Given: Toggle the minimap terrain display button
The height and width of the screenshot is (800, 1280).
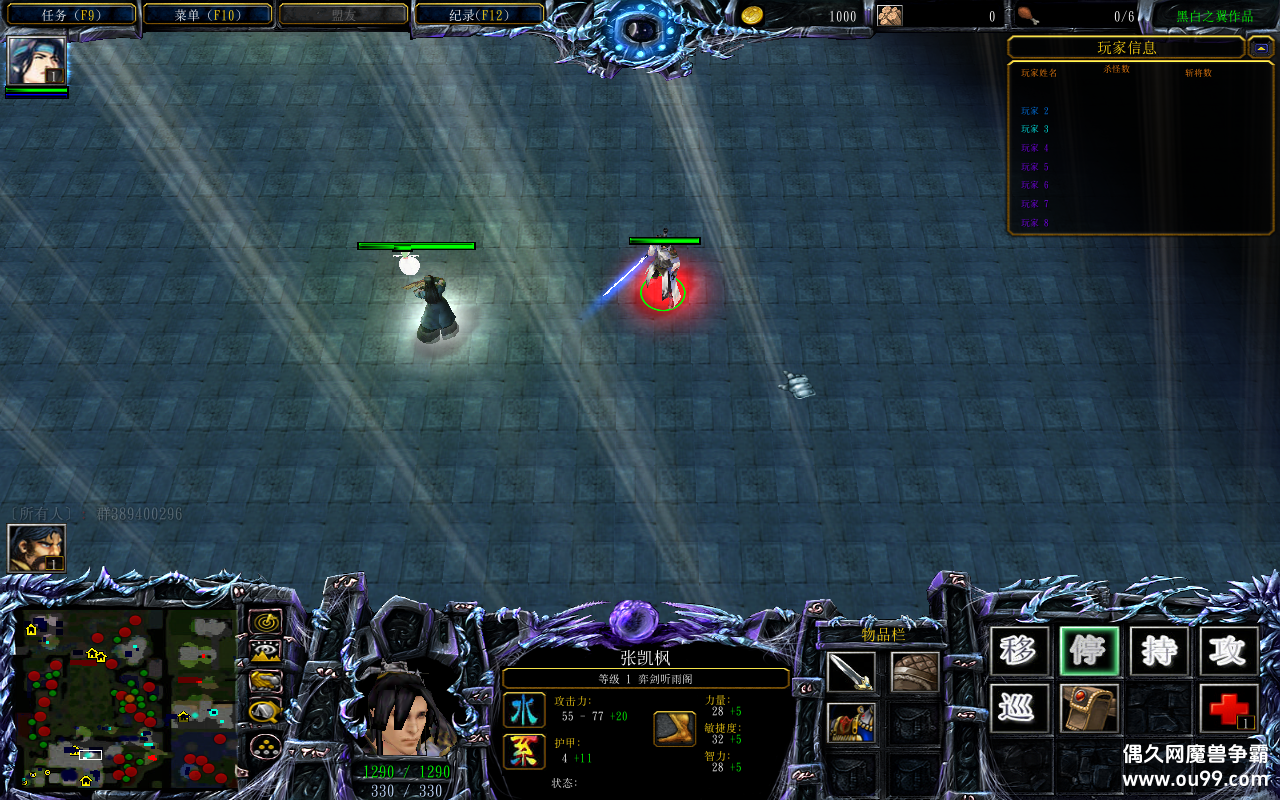Looking at the screenshot, I should coord(265,653).
